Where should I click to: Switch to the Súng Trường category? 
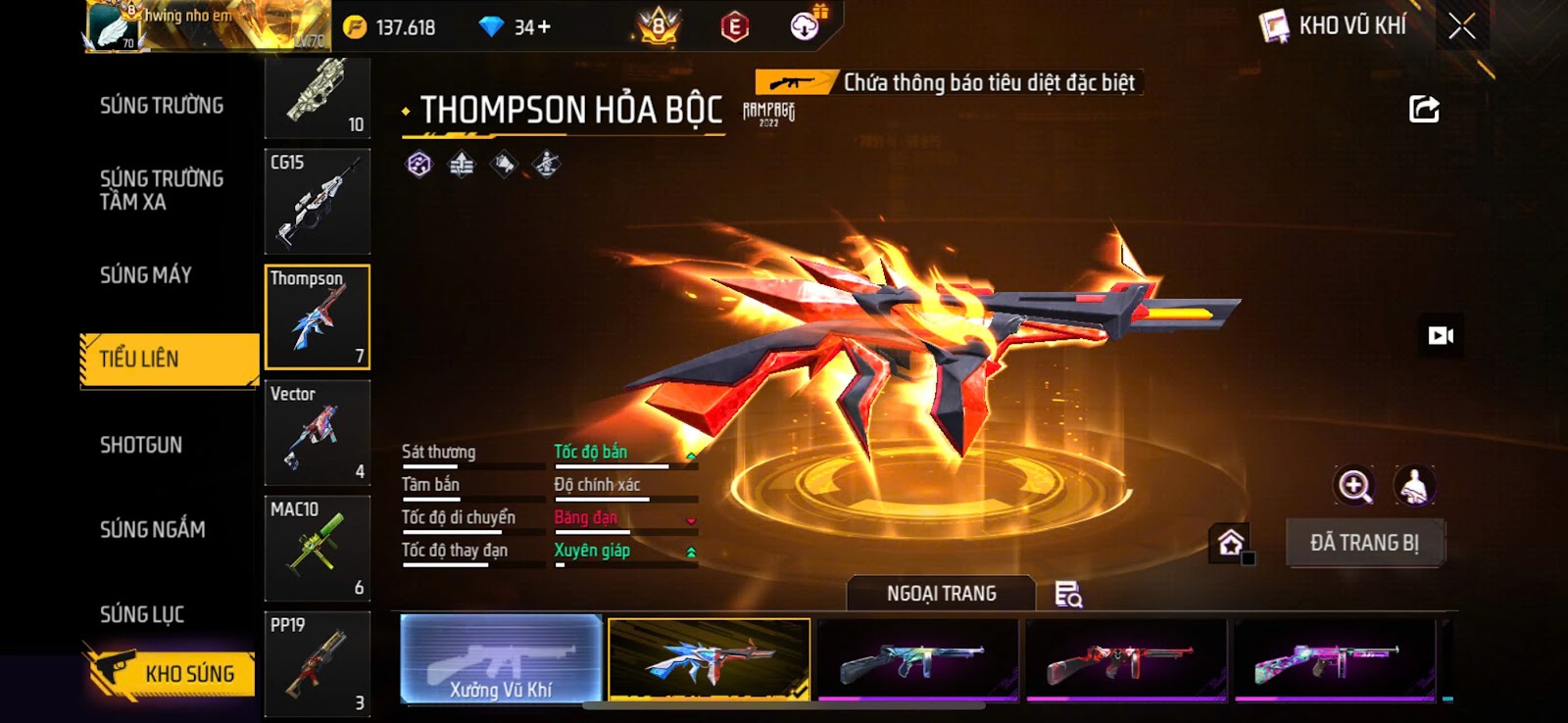point(162,105)
